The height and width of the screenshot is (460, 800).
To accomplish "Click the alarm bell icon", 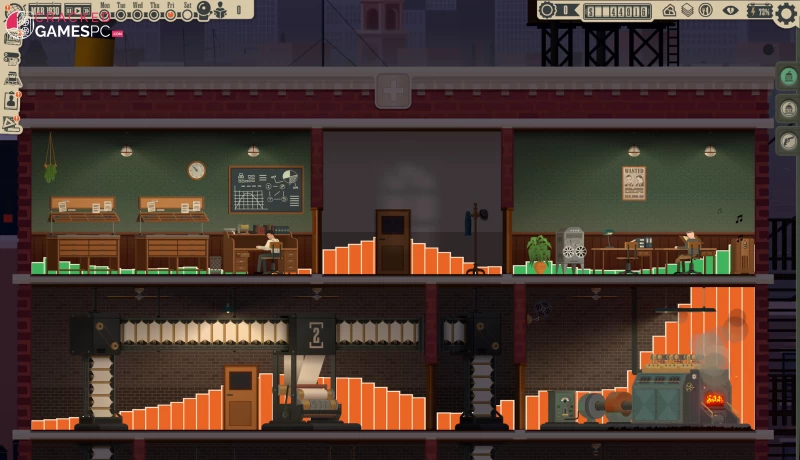I will click(x=204, y=11).
